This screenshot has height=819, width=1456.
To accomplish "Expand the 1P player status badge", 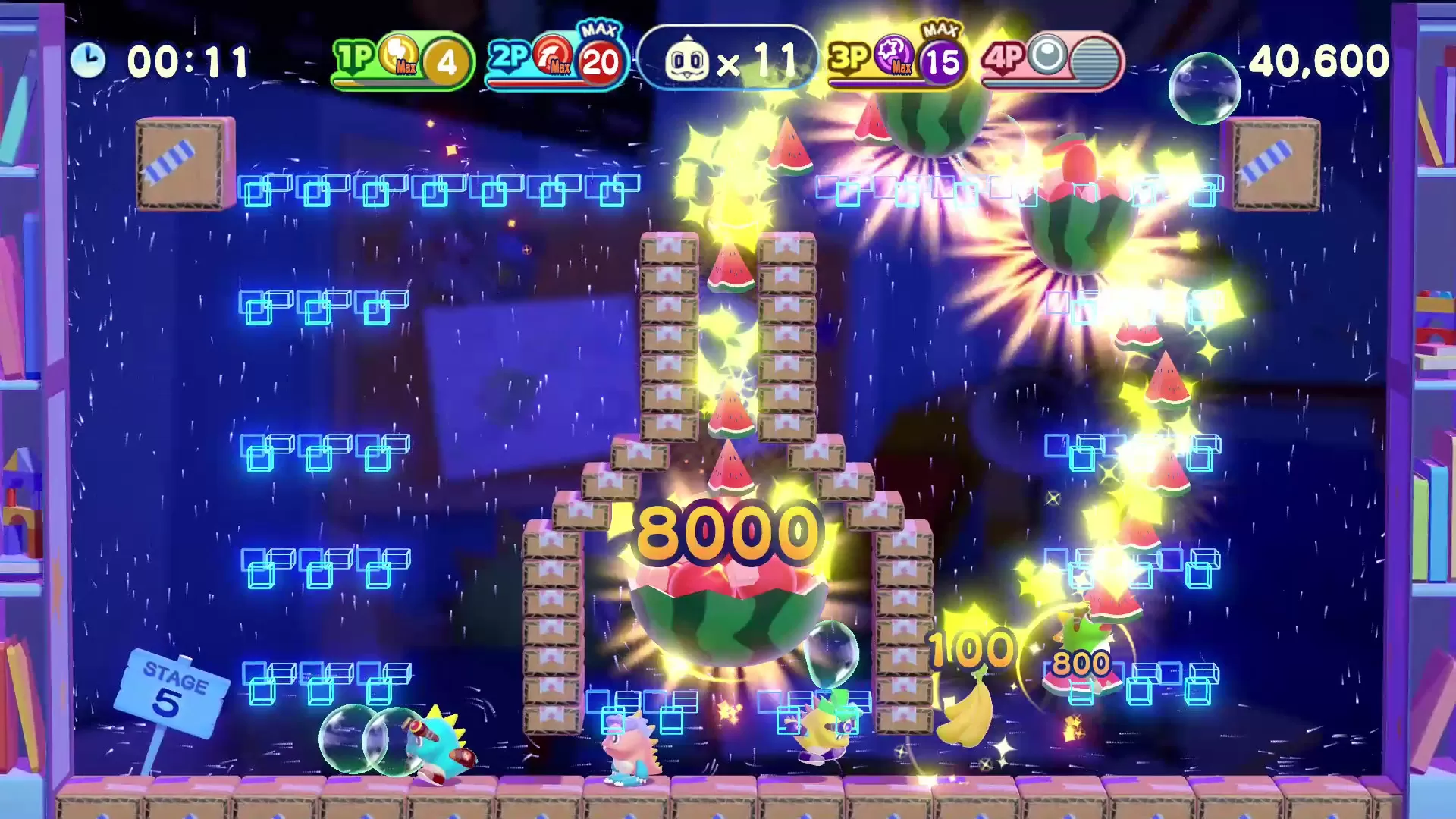I will [400, 61].
